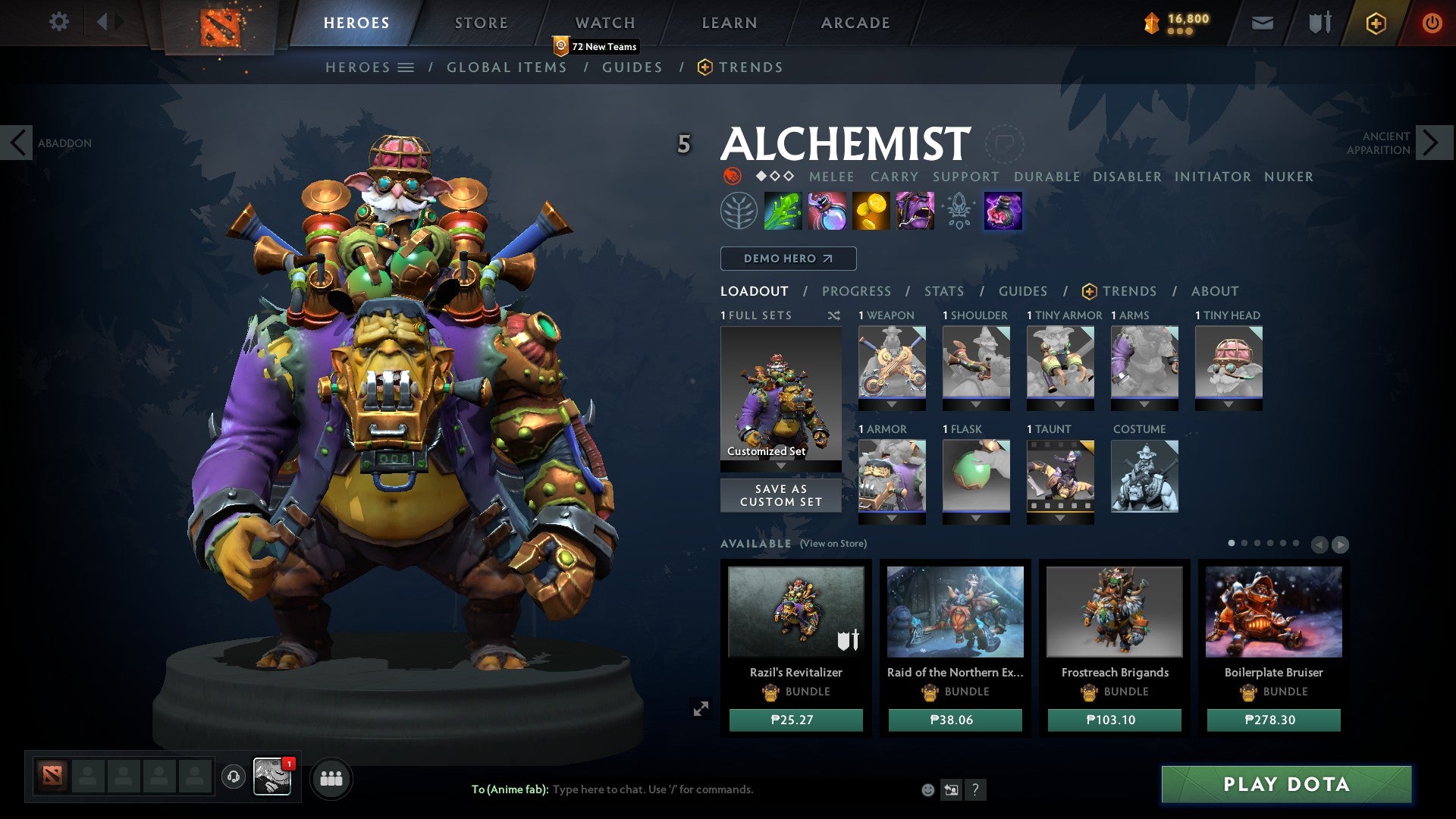The height and width of the screenshot is (819, 1456).
Task: Toggle the shuffle option next to Full Sets
Action: click(836, 315)
